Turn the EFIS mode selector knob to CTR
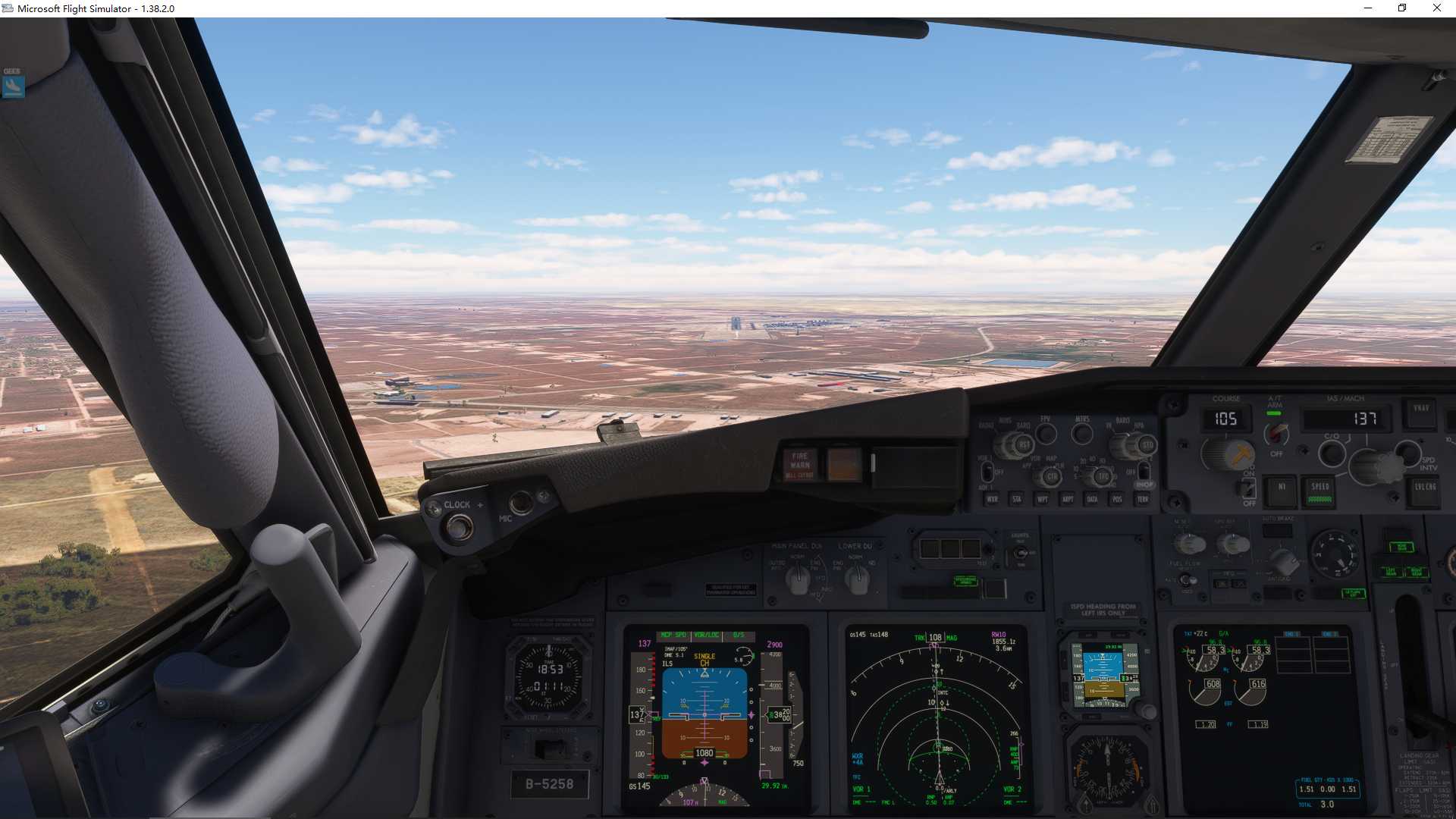The image size is (1456, 819). 1052,477
